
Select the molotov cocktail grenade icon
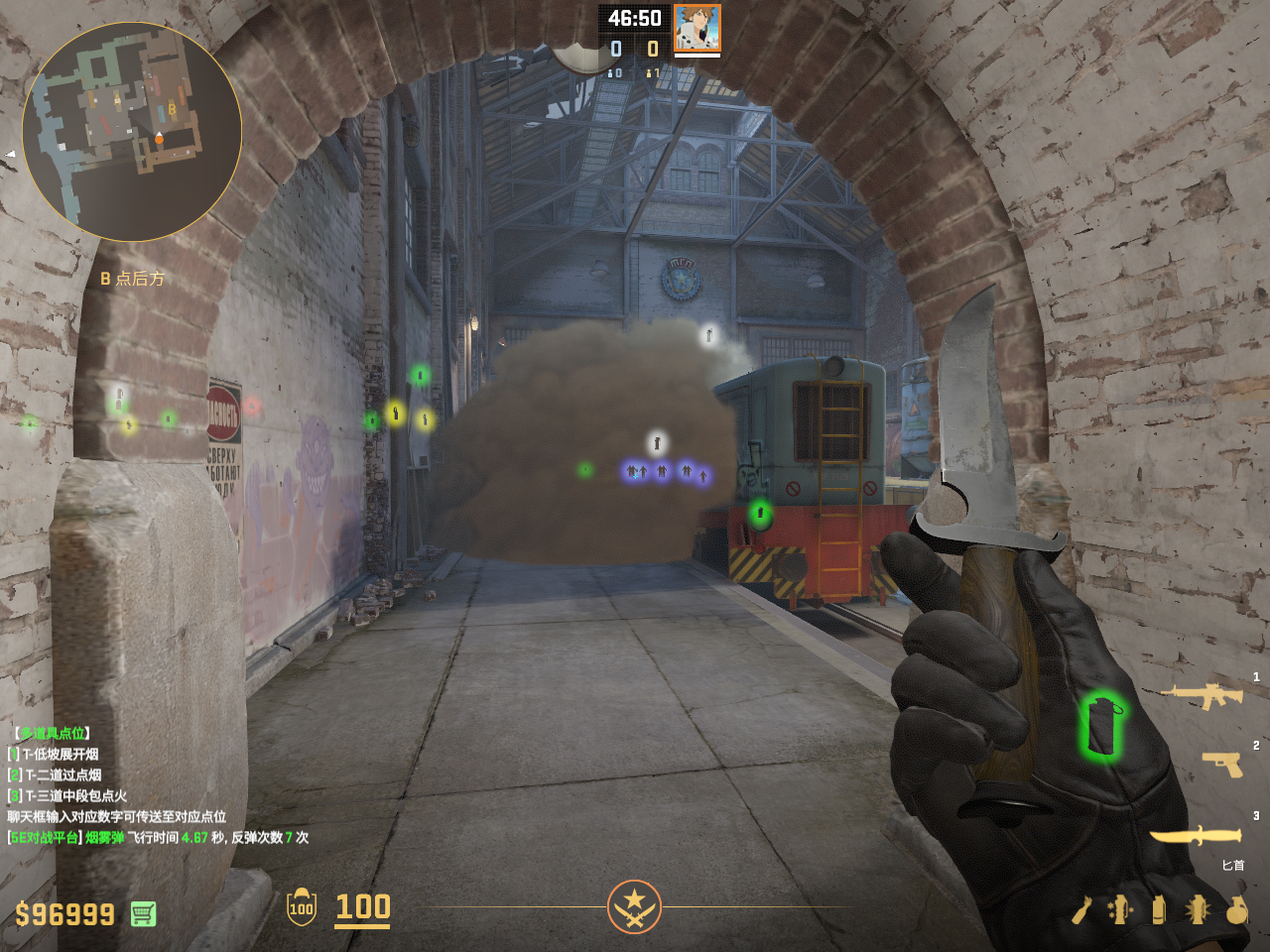point(1081,909)
